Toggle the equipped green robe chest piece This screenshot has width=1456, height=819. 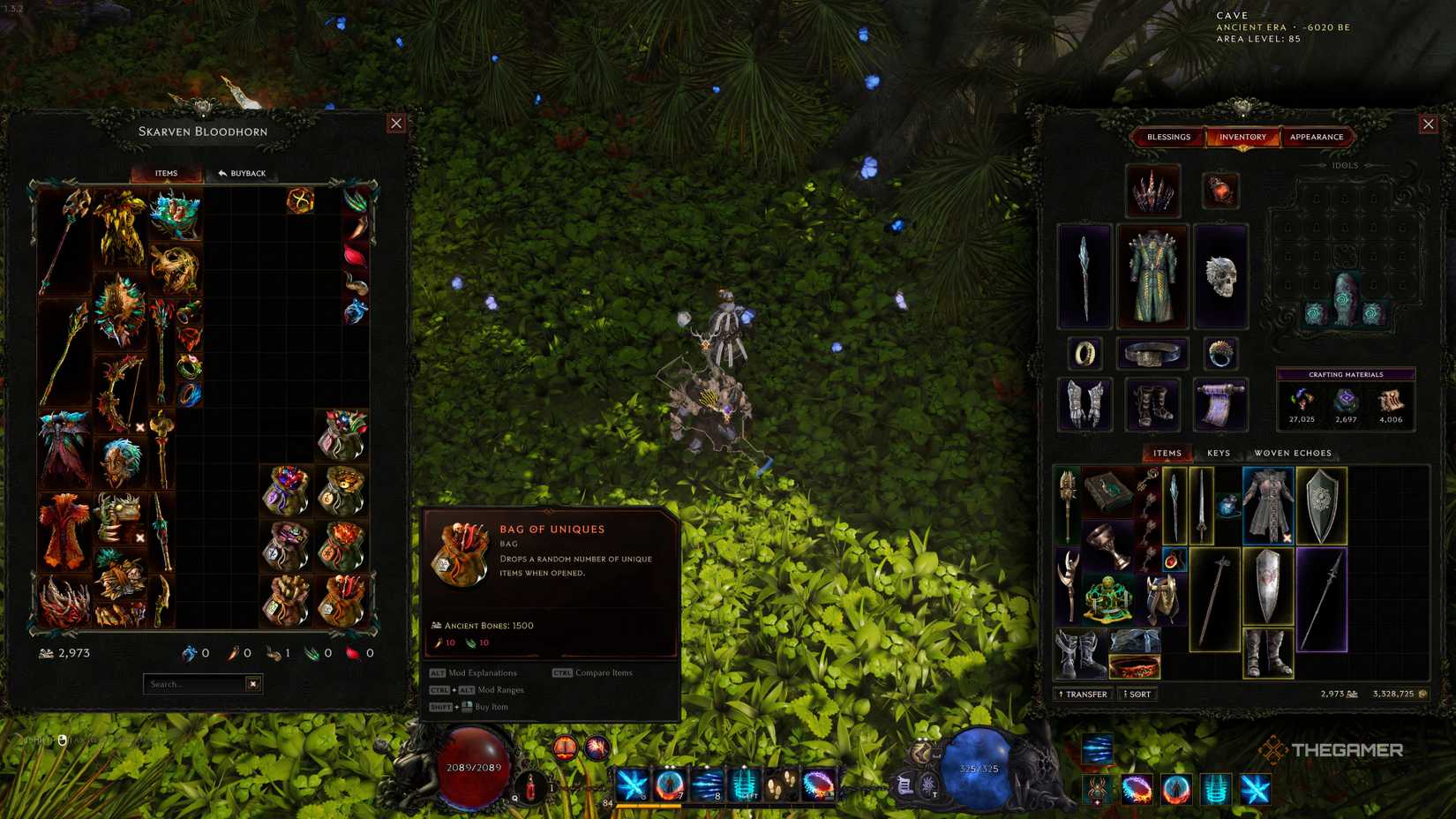(1152, 274)
